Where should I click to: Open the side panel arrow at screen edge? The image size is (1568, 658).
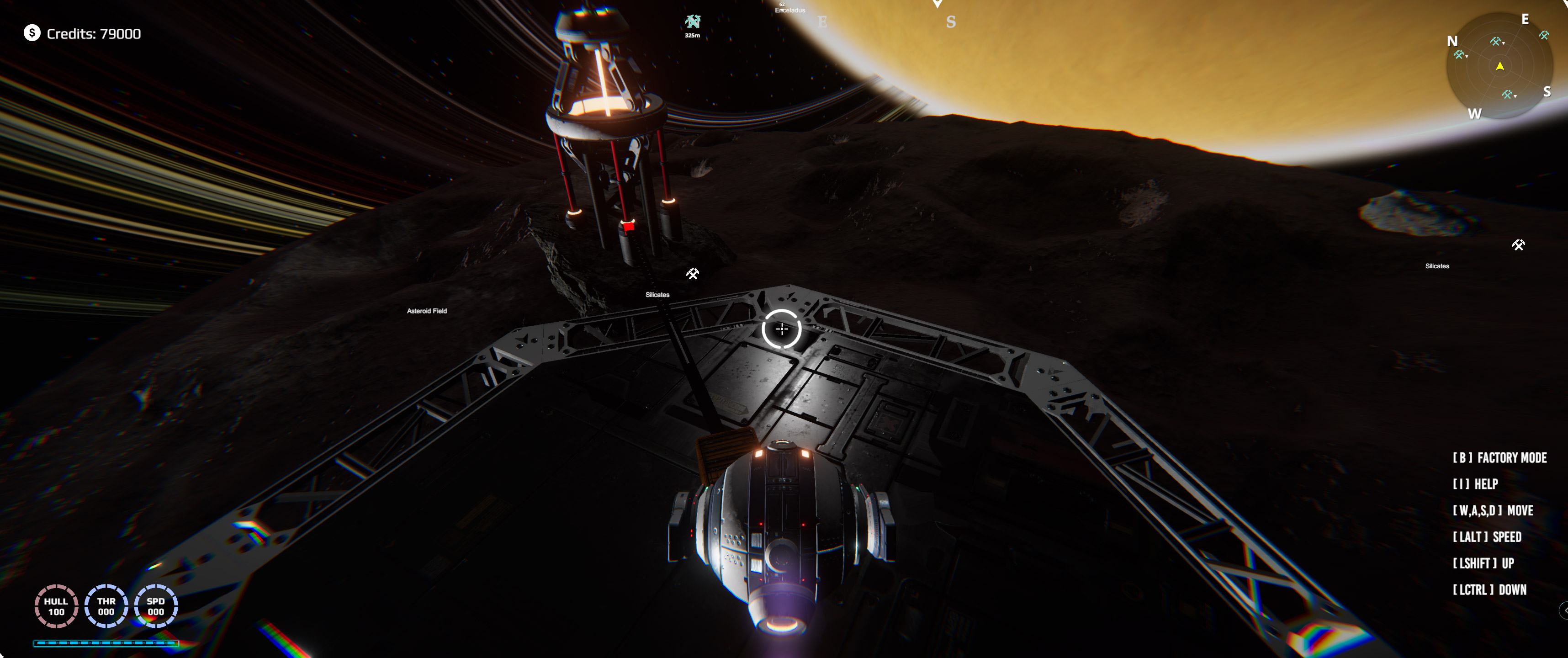pyautogui.click(x=1563, y=610)
